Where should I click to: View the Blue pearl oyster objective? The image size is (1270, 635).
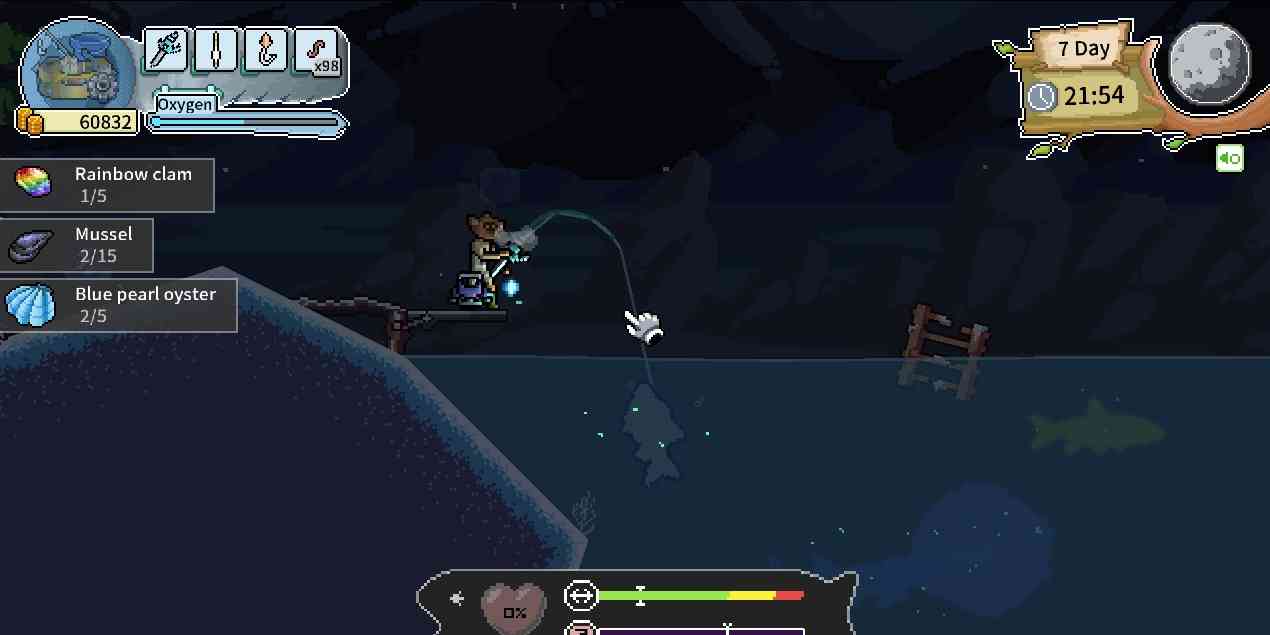119,305
